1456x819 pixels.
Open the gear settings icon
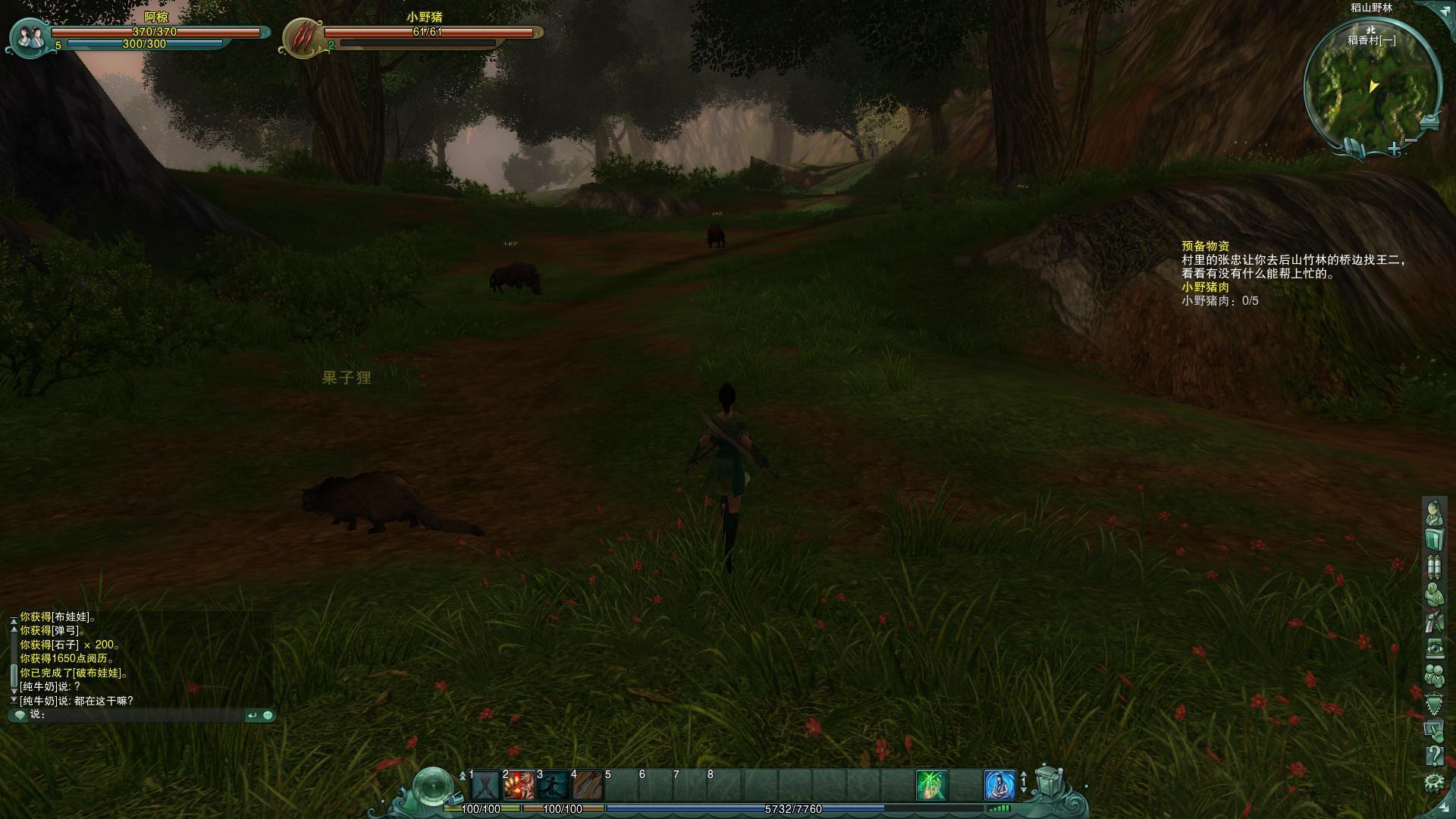[x=1433, y=782]
